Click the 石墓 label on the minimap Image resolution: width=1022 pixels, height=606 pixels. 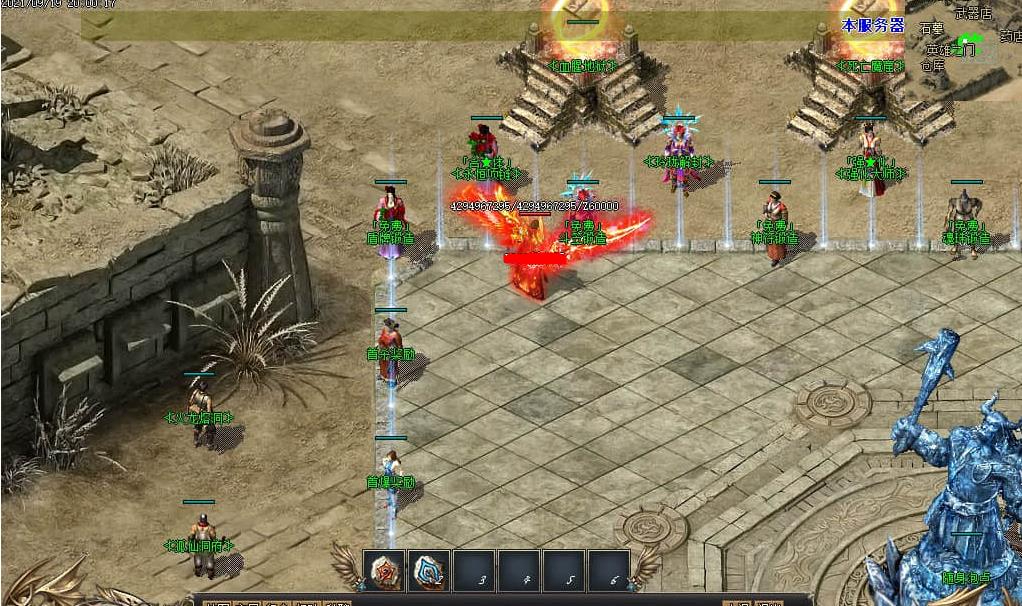click(x=931, y=29)
